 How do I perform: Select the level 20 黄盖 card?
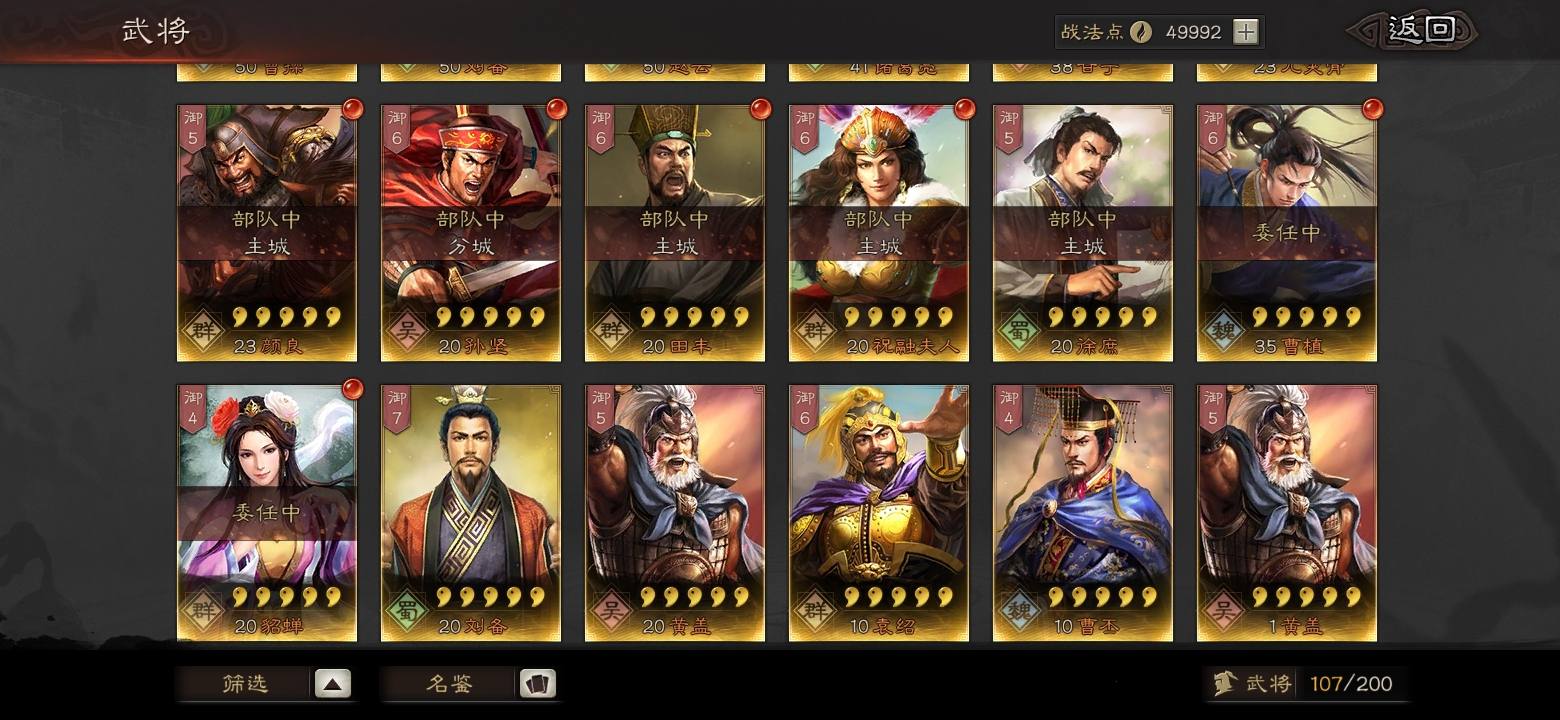point(675,513)
